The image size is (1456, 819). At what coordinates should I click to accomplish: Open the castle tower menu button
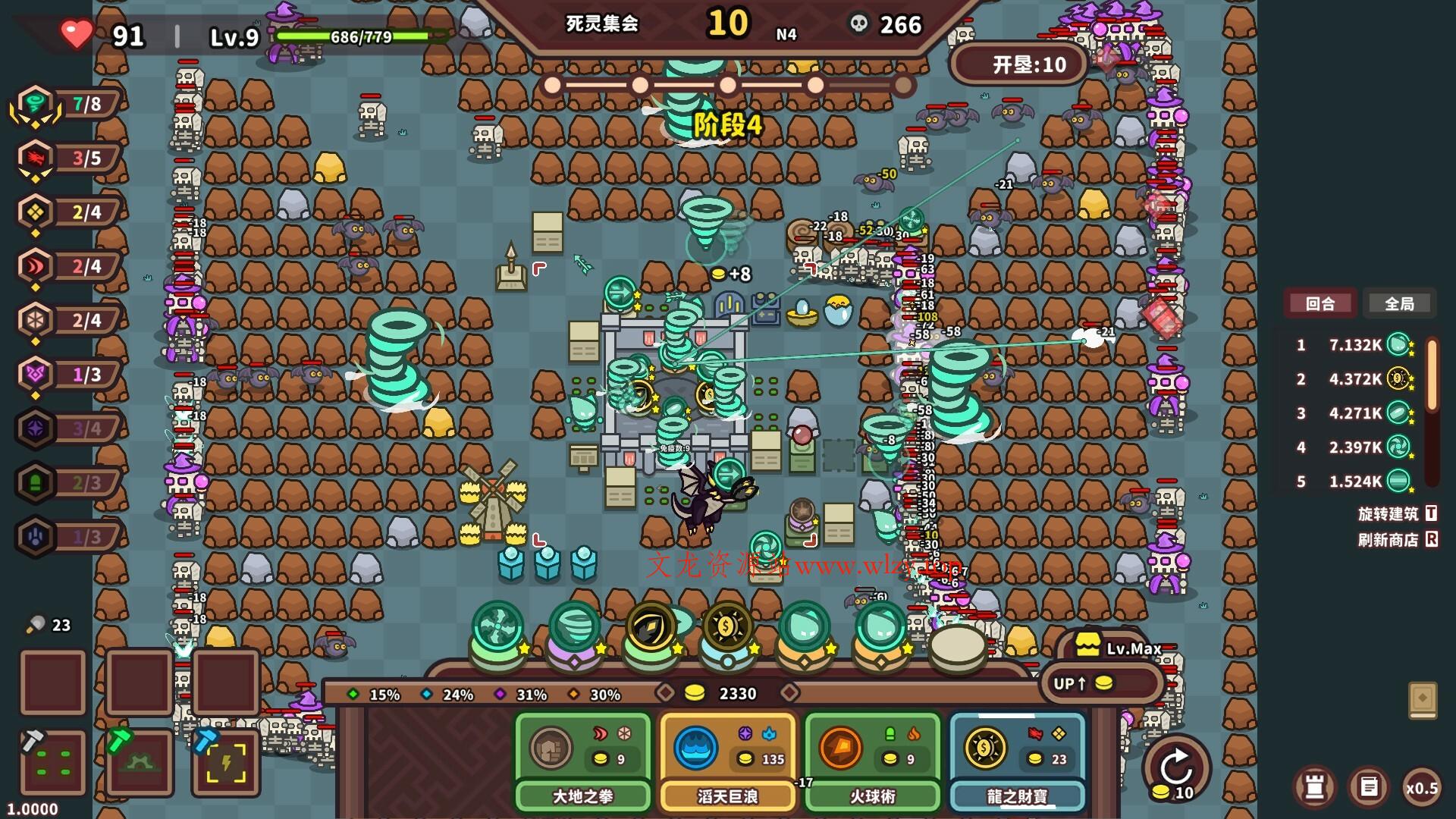tap(1314, 787)
